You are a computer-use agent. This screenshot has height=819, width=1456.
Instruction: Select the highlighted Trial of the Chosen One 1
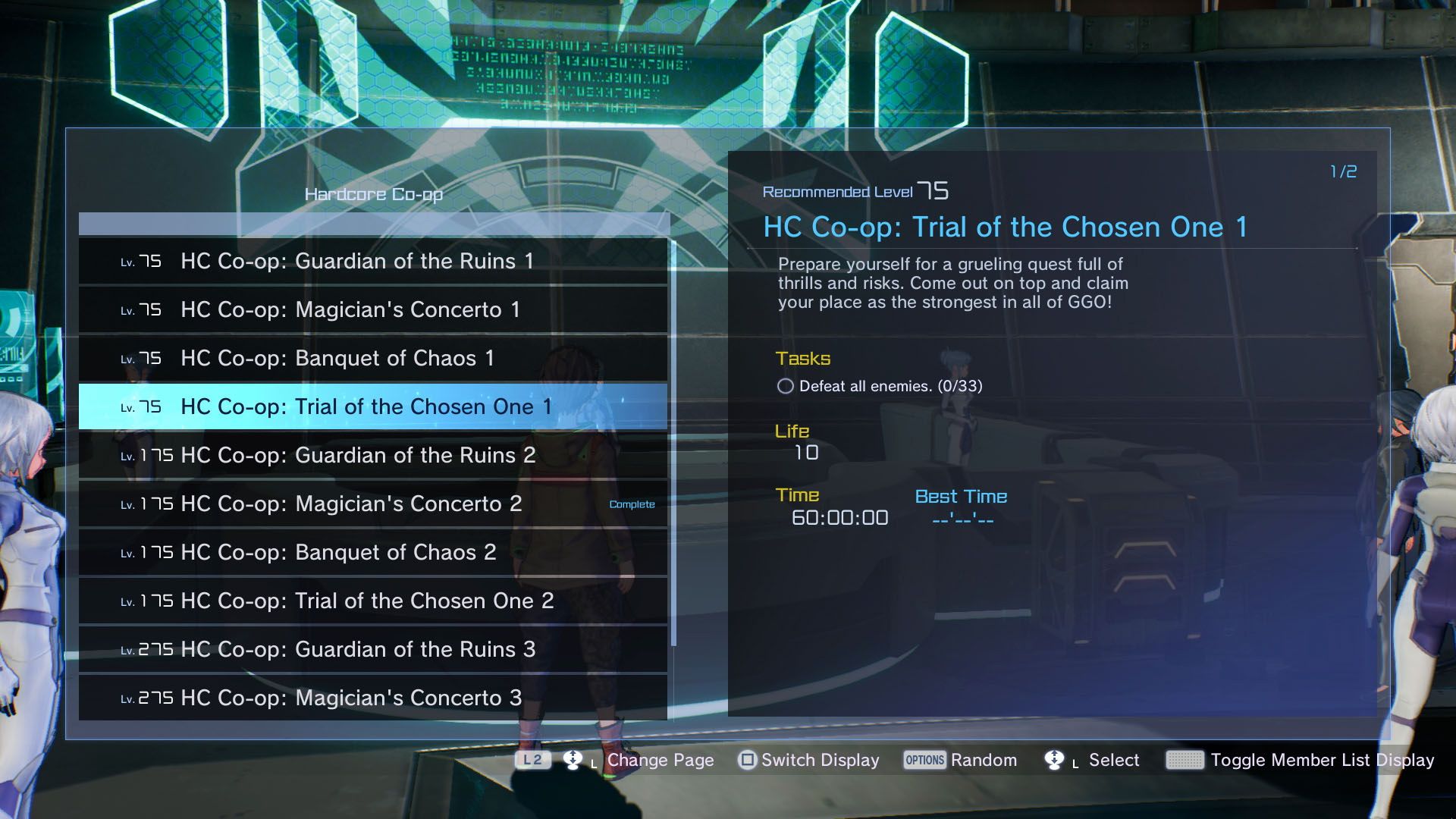(x=356, y=406)
